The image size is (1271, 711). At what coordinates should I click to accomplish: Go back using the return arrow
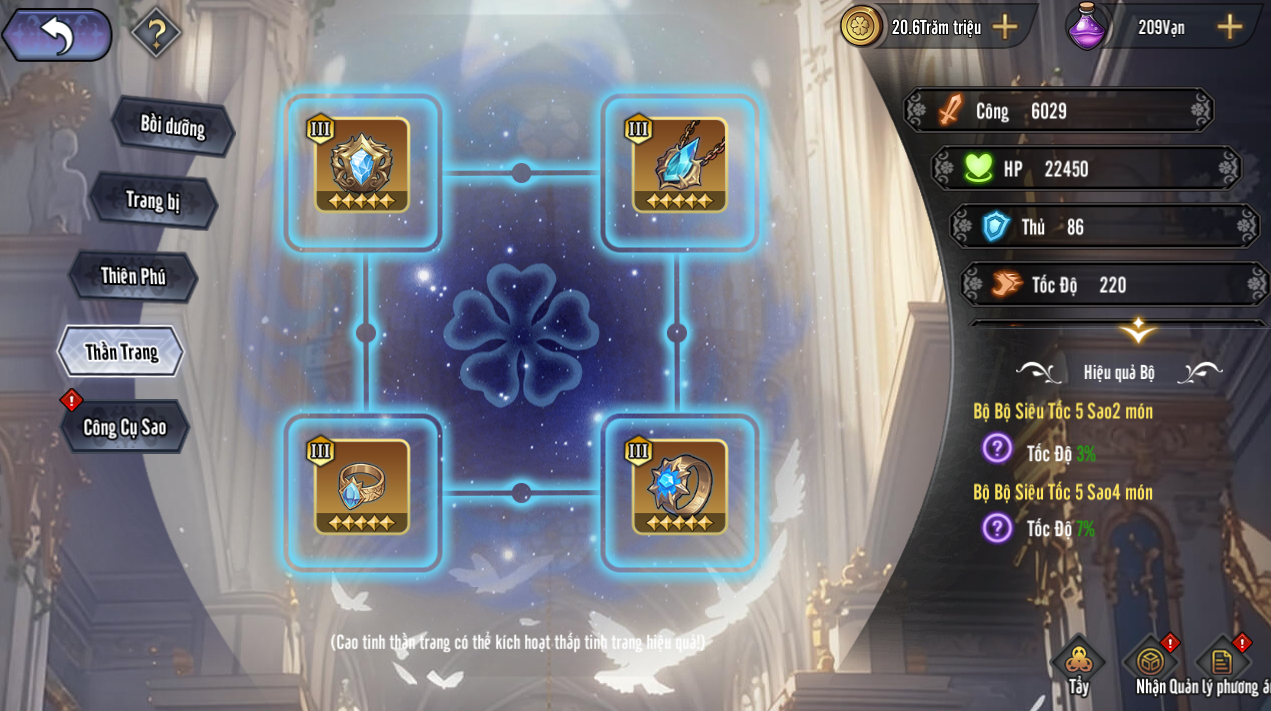(57, 35)
